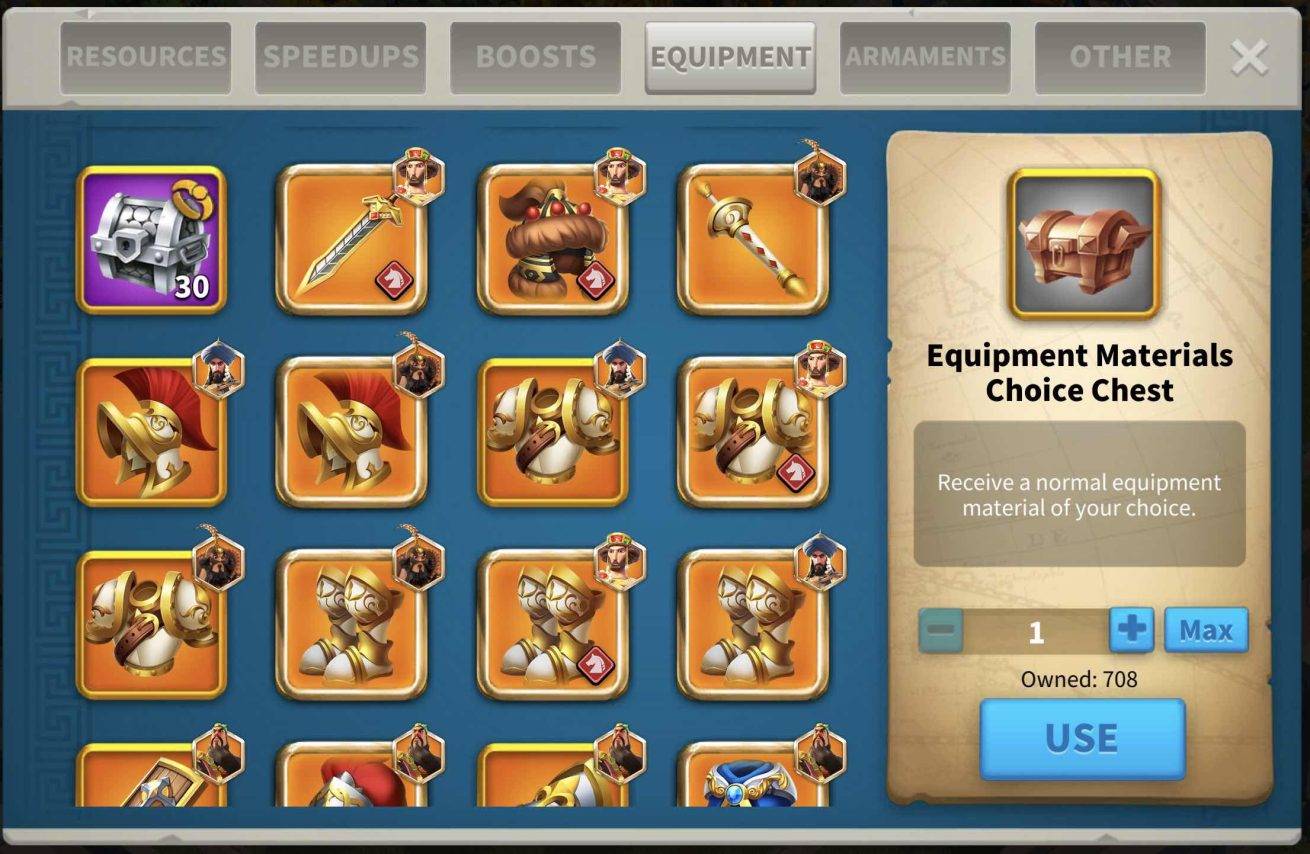This screenshot has width=1310, height=854.
Task: Switch to the Armaments tab
Action: coord(925,57)
